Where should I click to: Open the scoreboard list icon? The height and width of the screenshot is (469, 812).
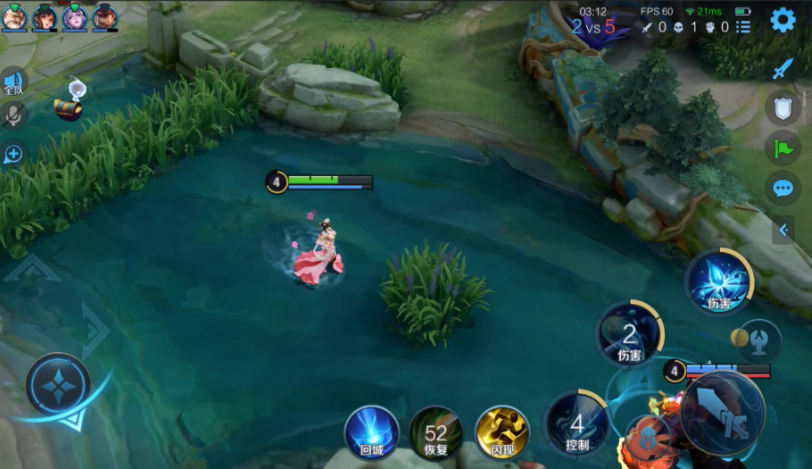pos(743,27)
